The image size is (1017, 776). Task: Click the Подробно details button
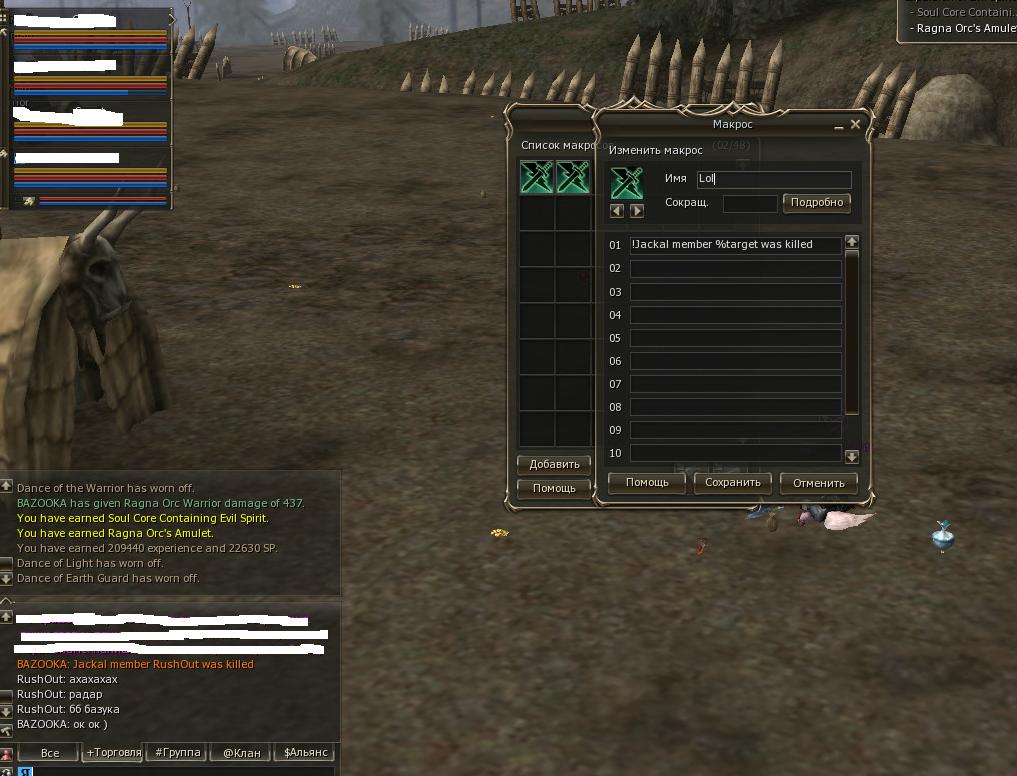pyautogui.click(x=816, y=202)
